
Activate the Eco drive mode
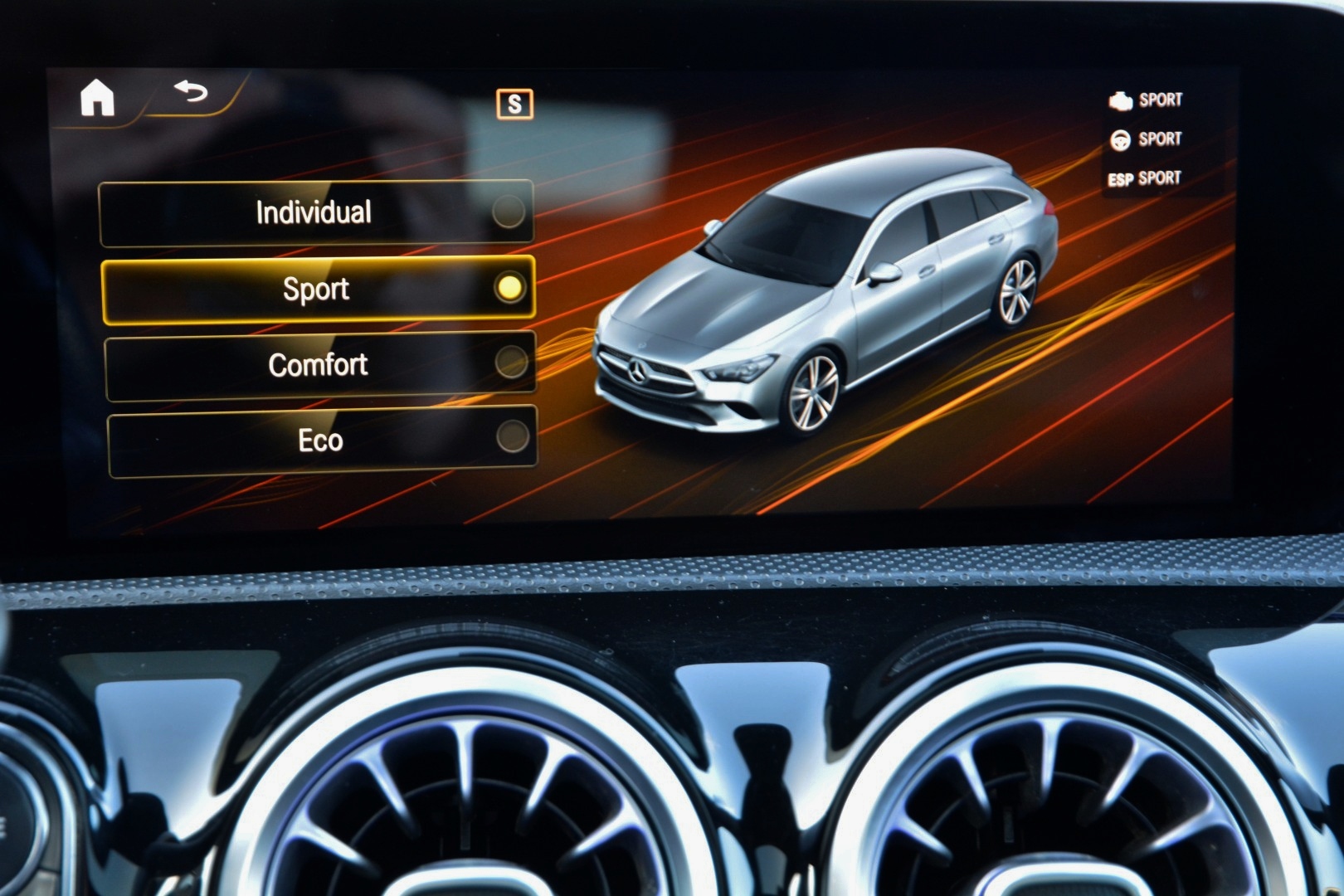tap(322, 441)
